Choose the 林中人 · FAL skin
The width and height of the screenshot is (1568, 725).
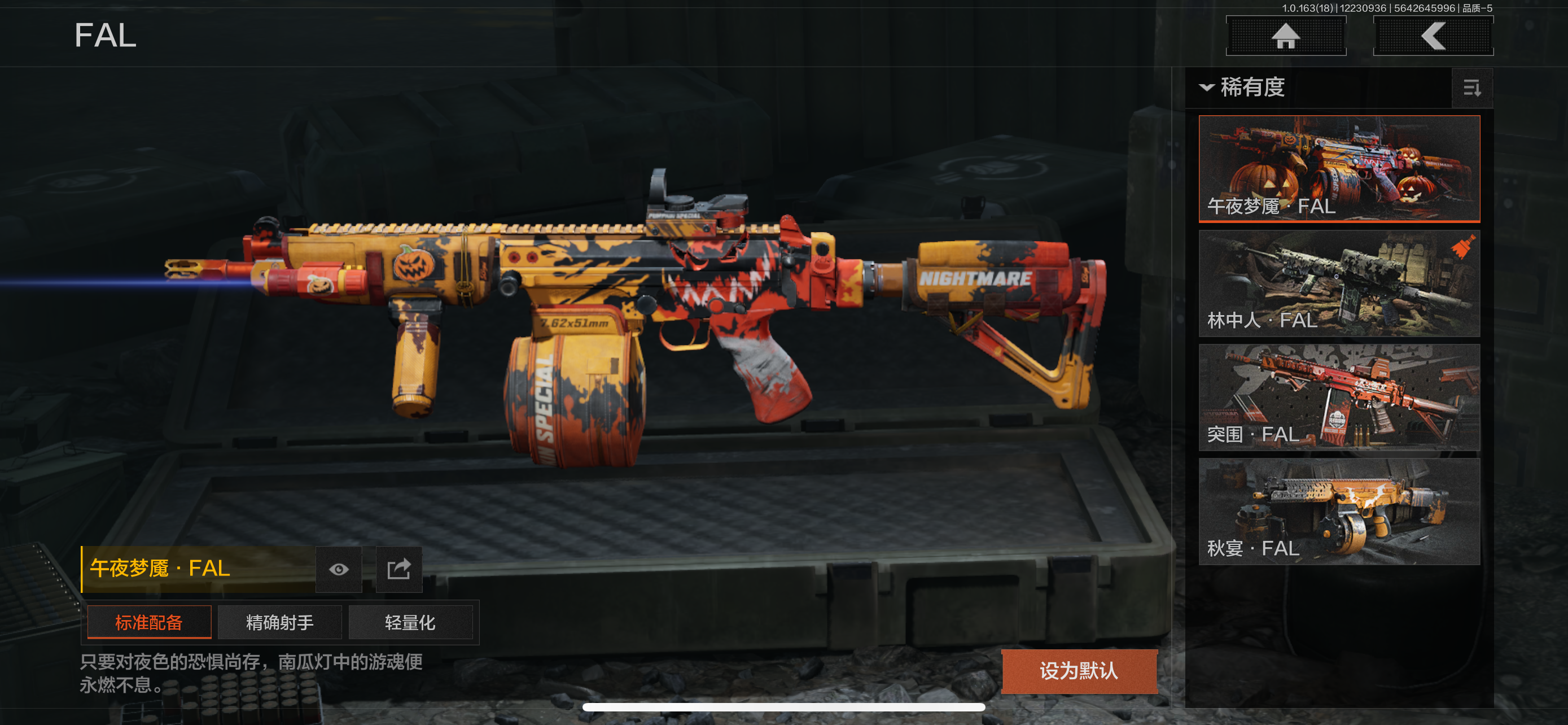1338,283
